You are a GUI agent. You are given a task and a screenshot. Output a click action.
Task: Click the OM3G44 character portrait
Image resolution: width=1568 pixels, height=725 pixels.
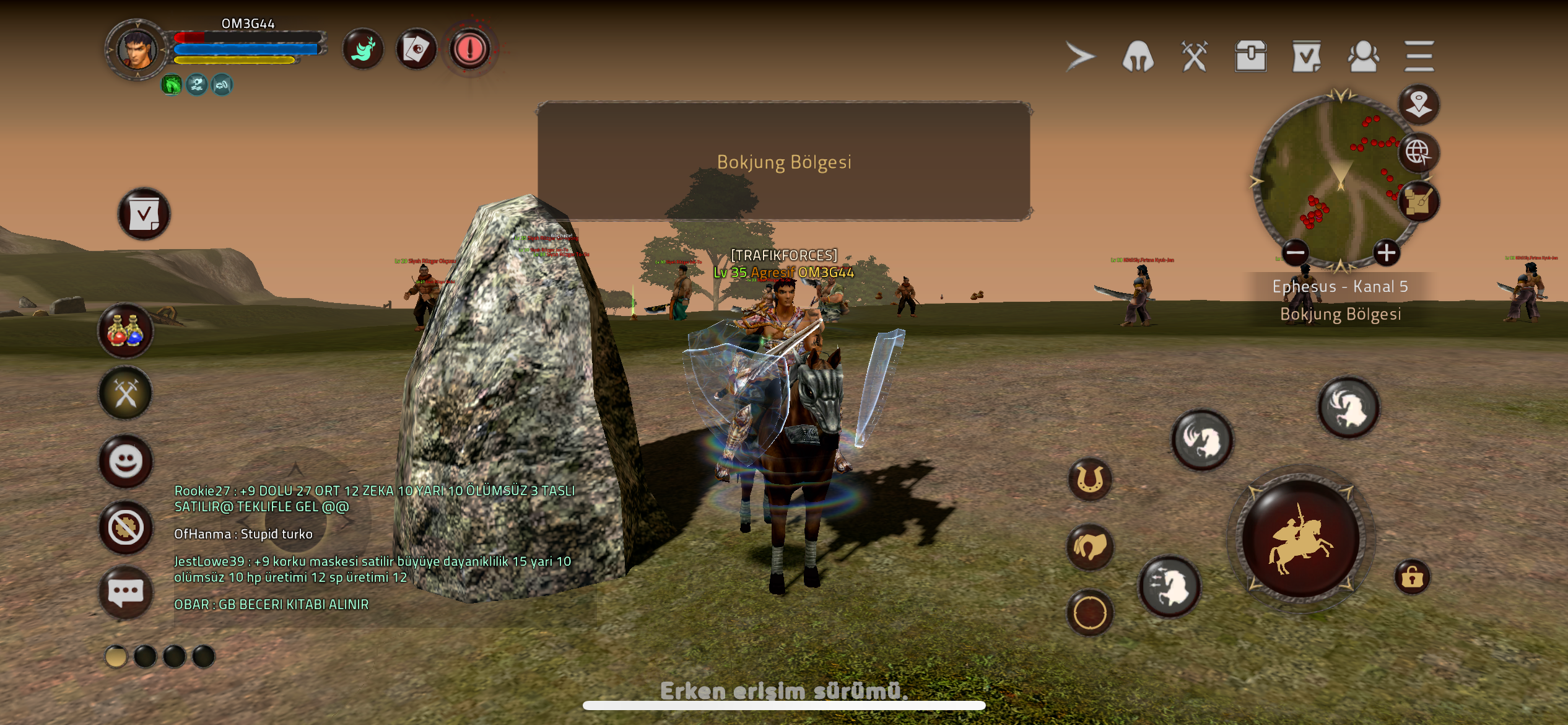tap(137, 50)
